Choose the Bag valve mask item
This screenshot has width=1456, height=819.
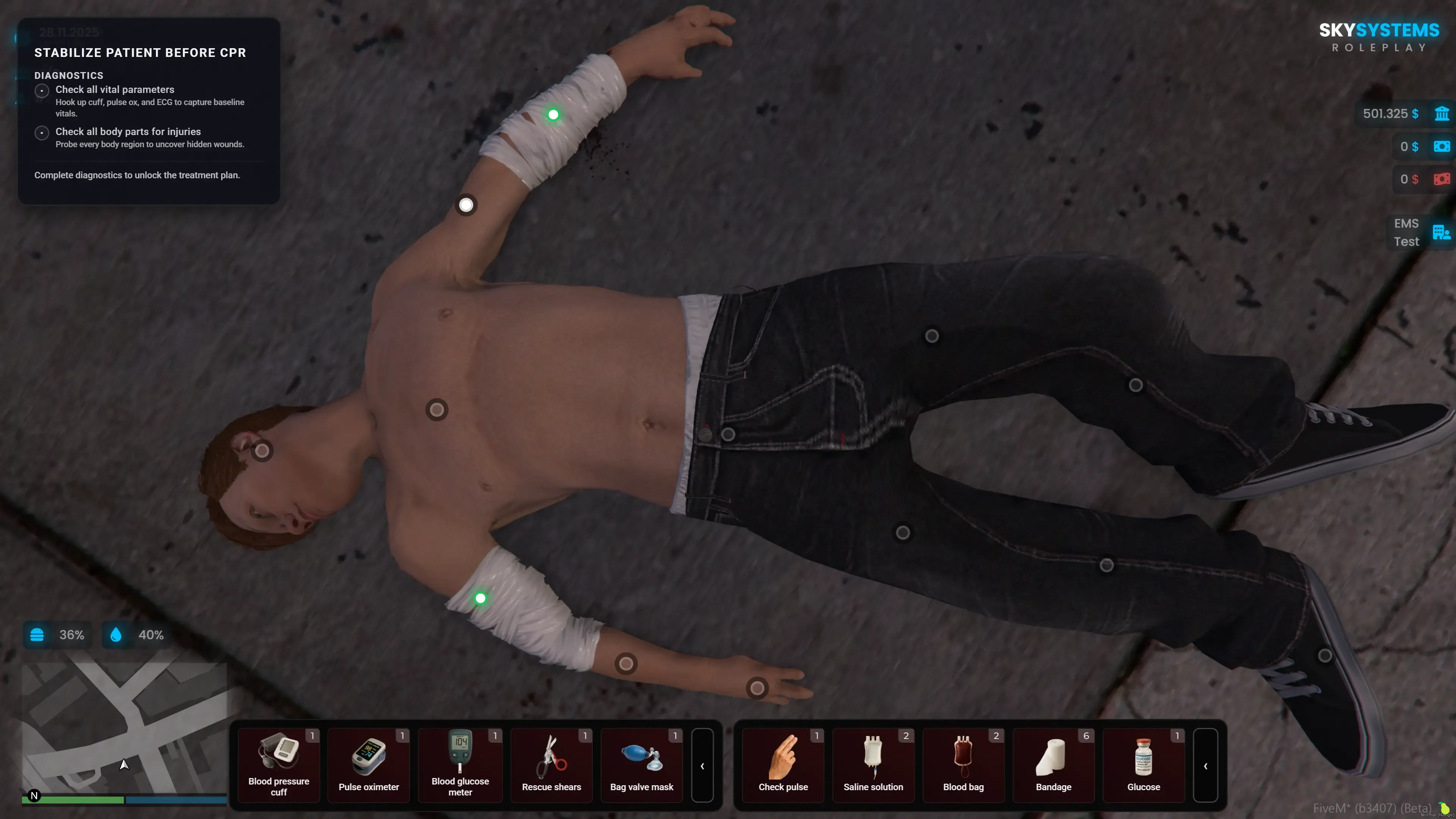coord(641,765)
